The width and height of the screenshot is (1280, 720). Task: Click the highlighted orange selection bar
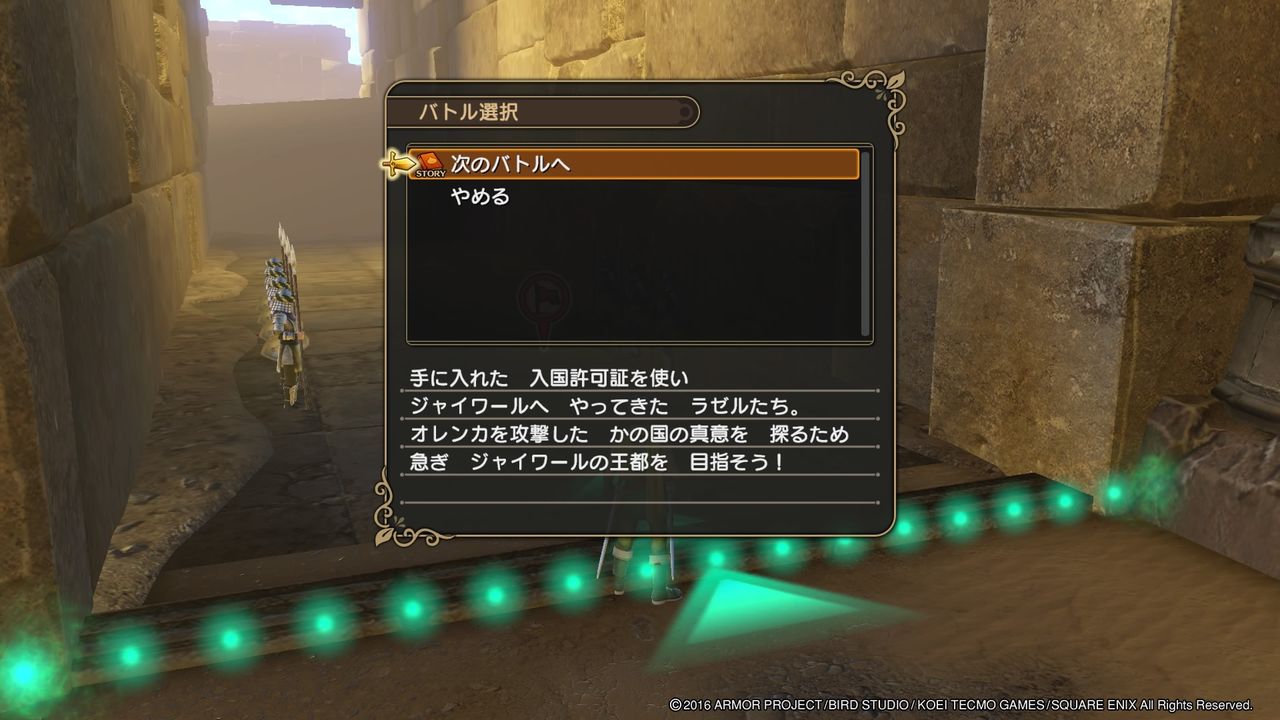[x=640, y=164]
